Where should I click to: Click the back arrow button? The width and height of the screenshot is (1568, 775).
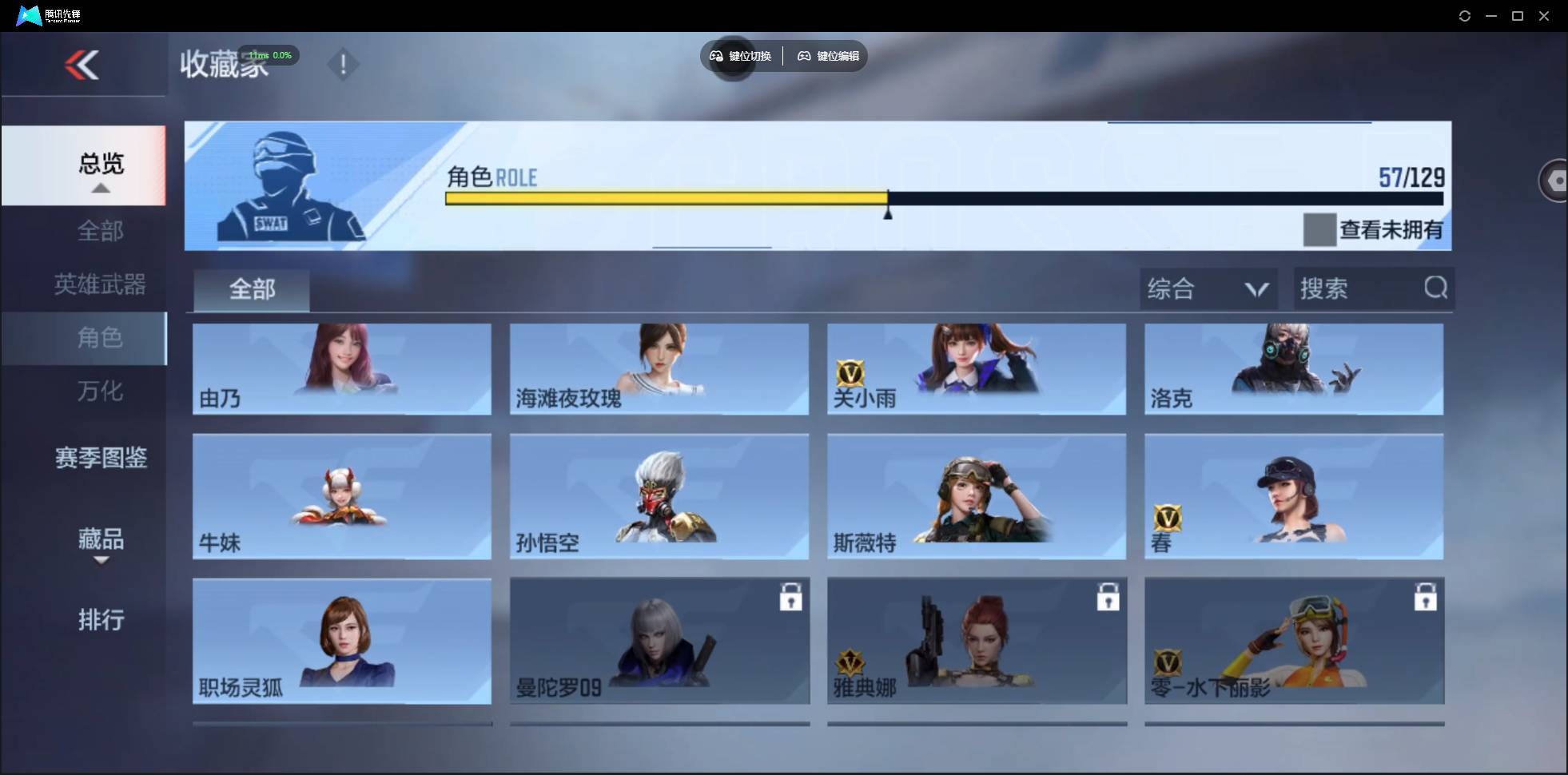click(82, 65)
